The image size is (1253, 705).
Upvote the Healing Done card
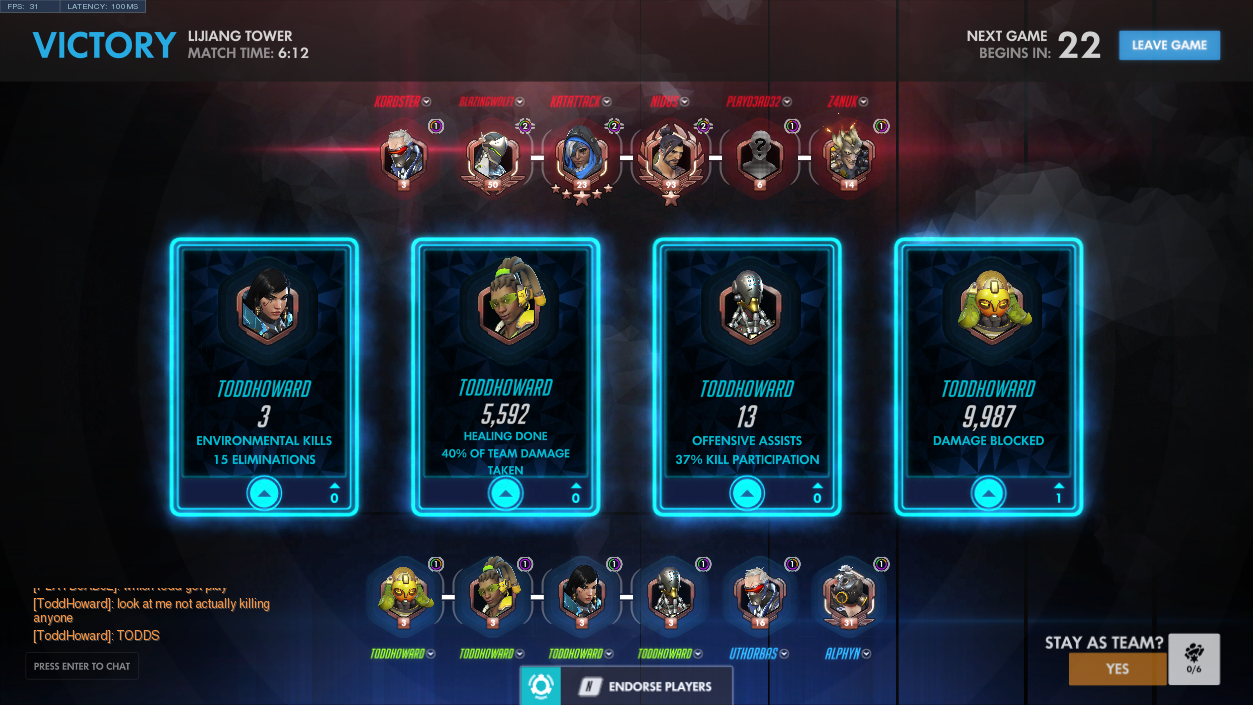point(505,493)
